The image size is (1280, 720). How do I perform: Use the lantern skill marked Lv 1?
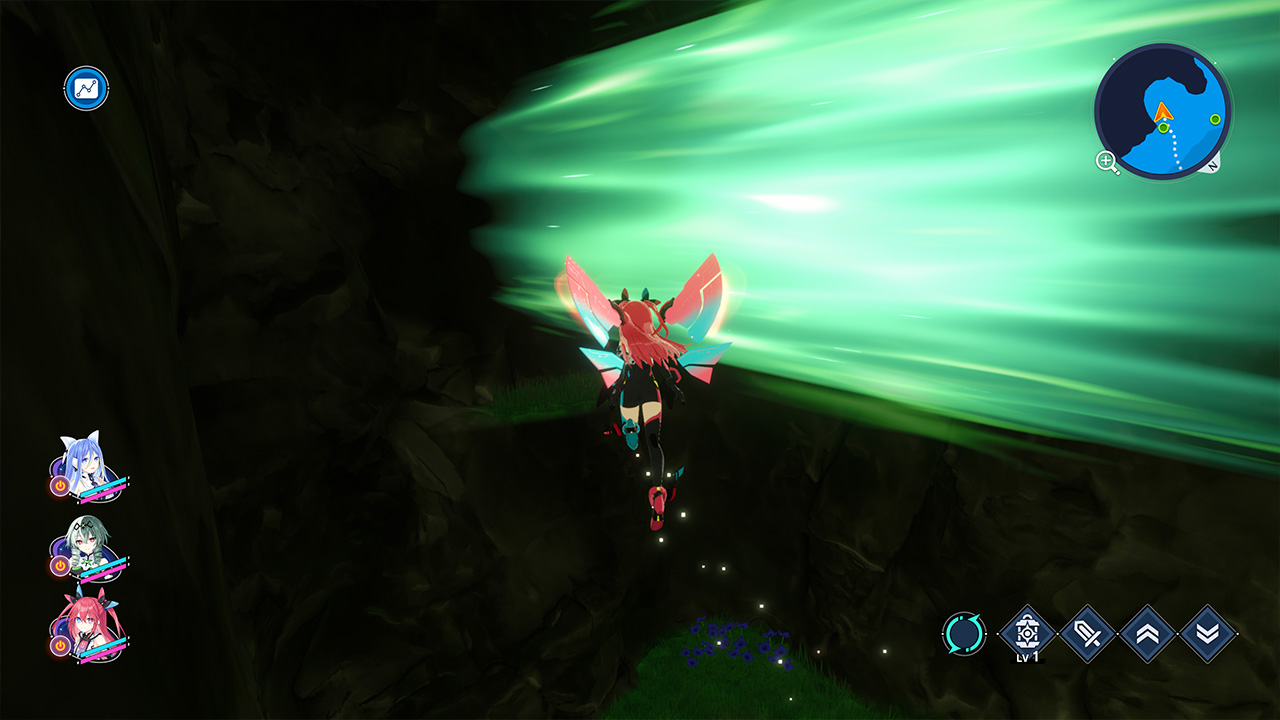click(x=1027, y=632)
